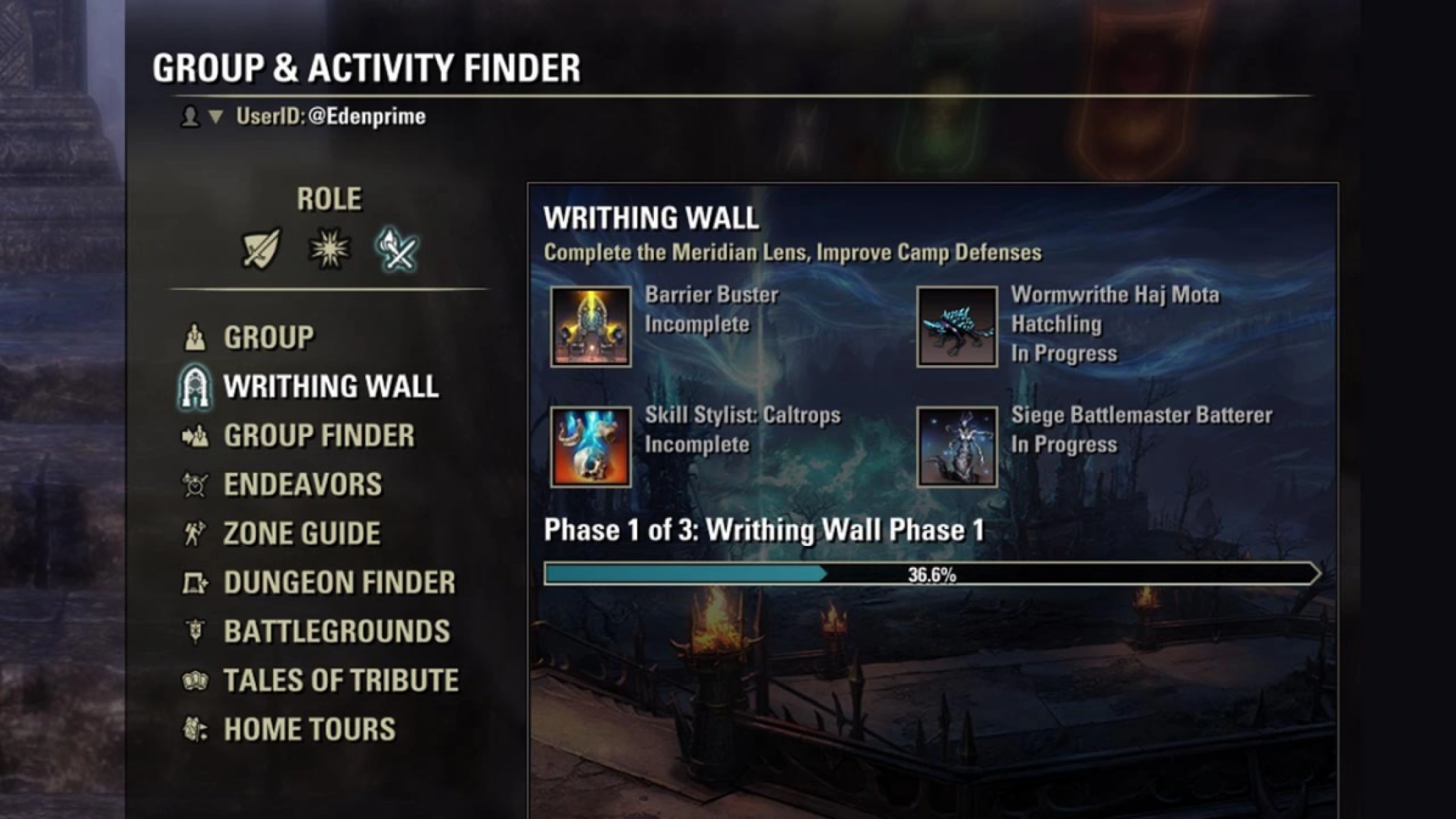
Task: Choose the tank shield role icon
Action: click(261, 248)
